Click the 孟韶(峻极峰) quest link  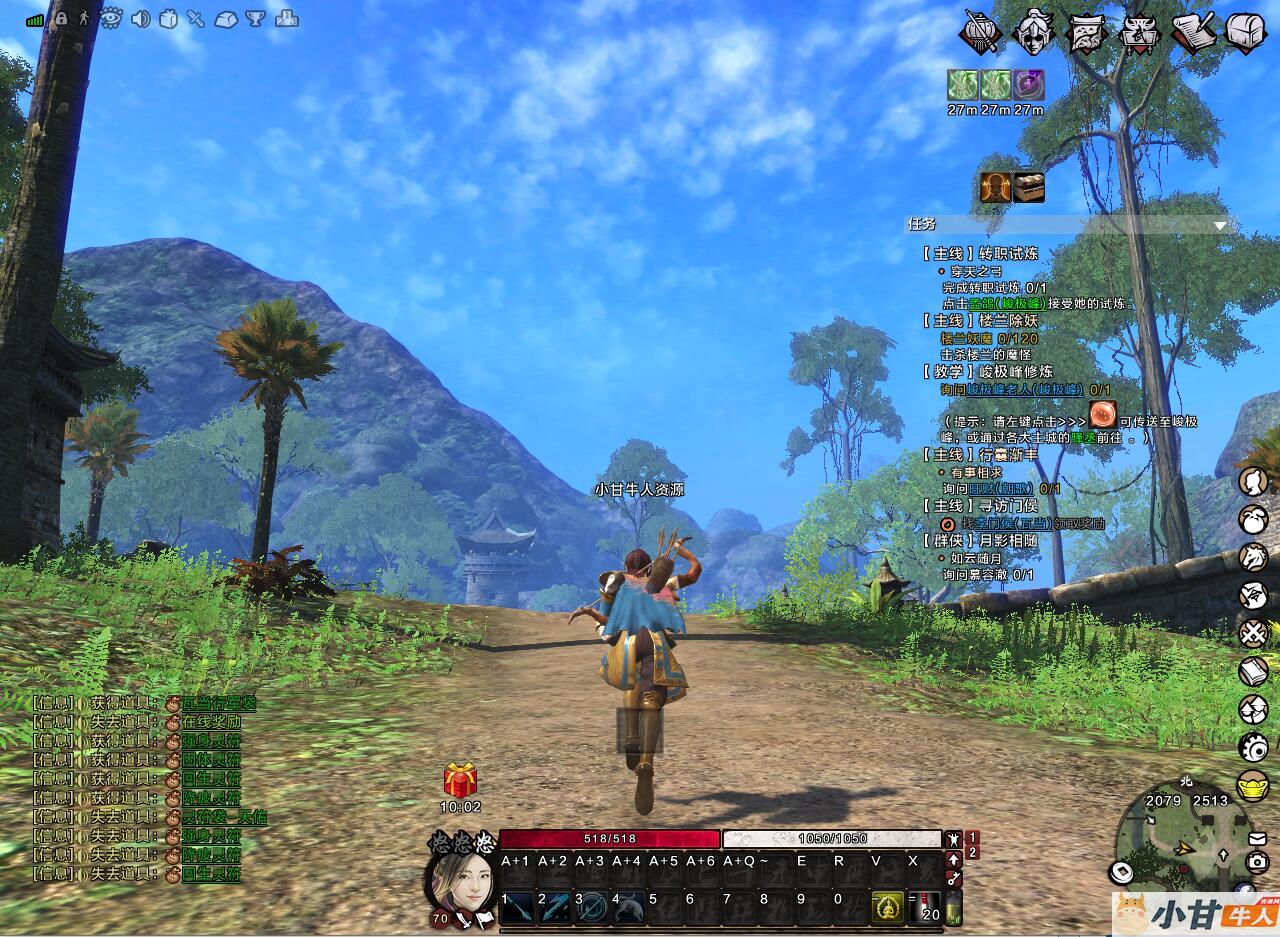pos(1007,303)
